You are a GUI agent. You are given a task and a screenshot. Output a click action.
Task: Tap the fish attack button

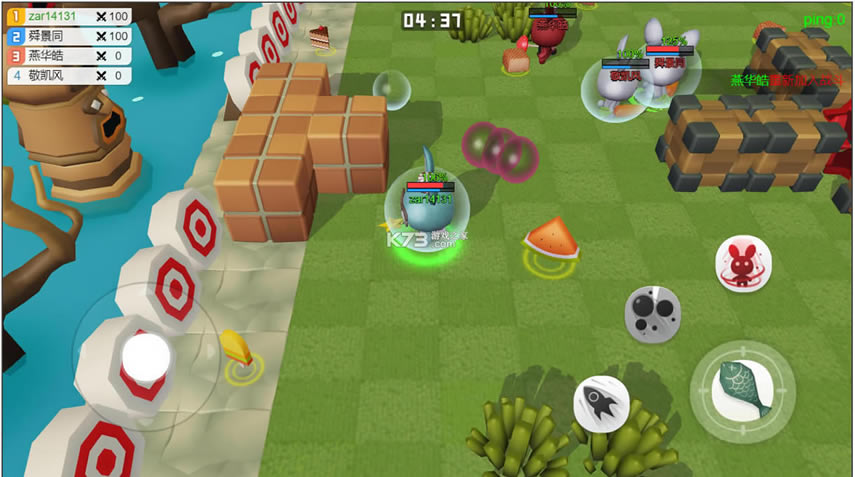(x=743, y=391)
